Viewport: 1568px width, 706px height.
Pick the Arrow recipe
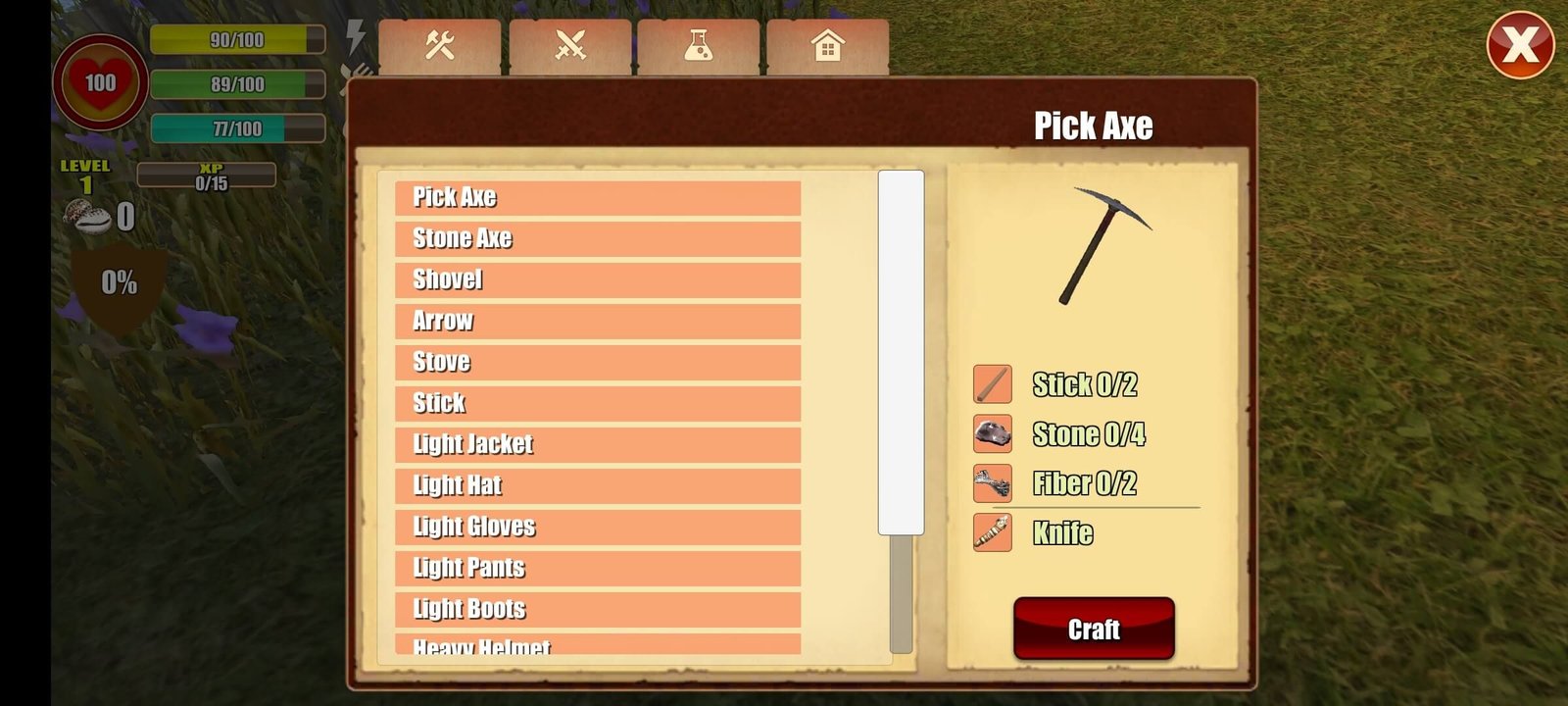pyautogui.click(x=597, y=321)
